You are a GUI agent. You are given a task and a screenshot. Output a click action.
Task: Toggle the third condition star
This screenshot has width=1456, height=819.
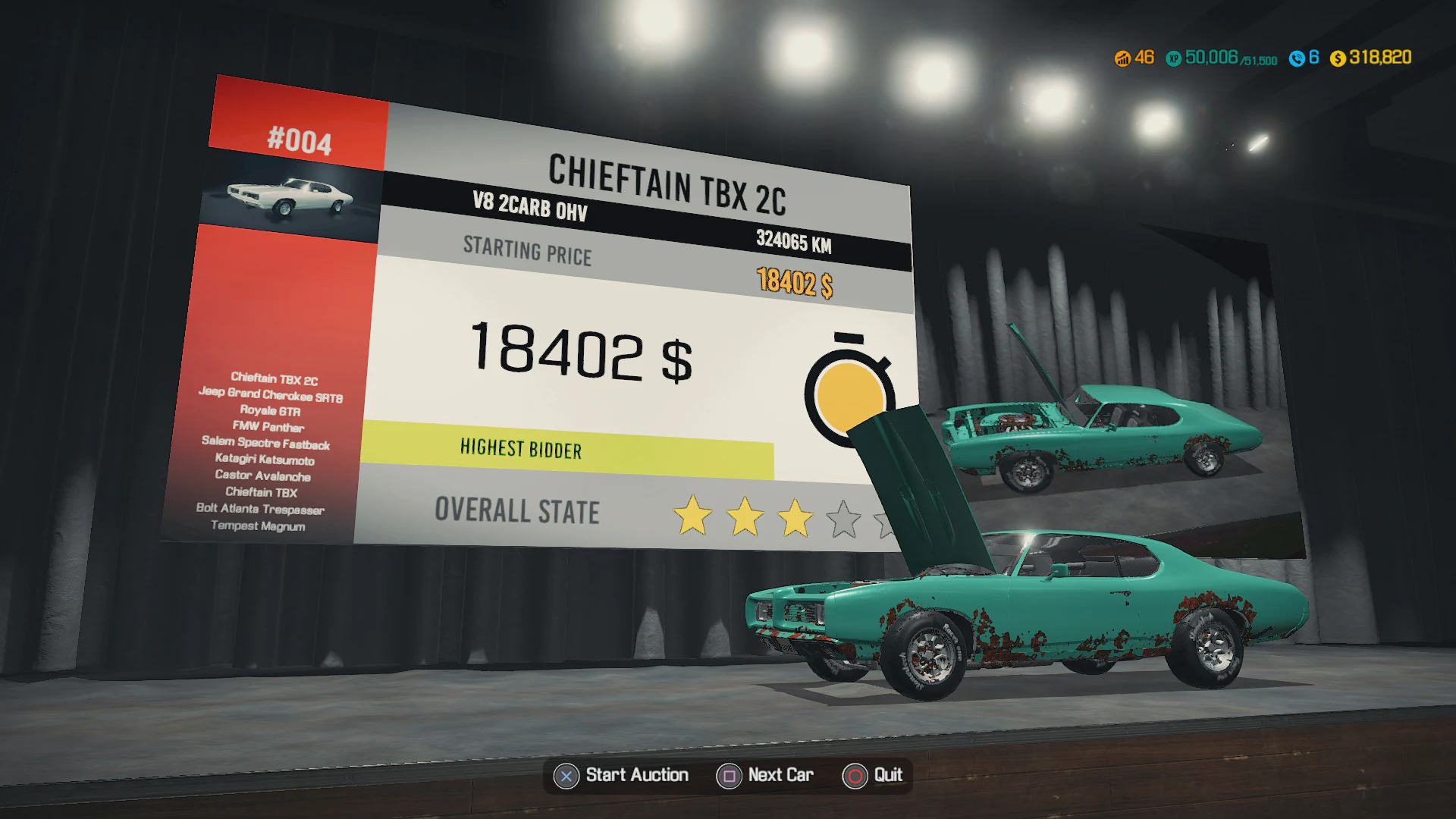pyautogui.click(x=794, y=518)
